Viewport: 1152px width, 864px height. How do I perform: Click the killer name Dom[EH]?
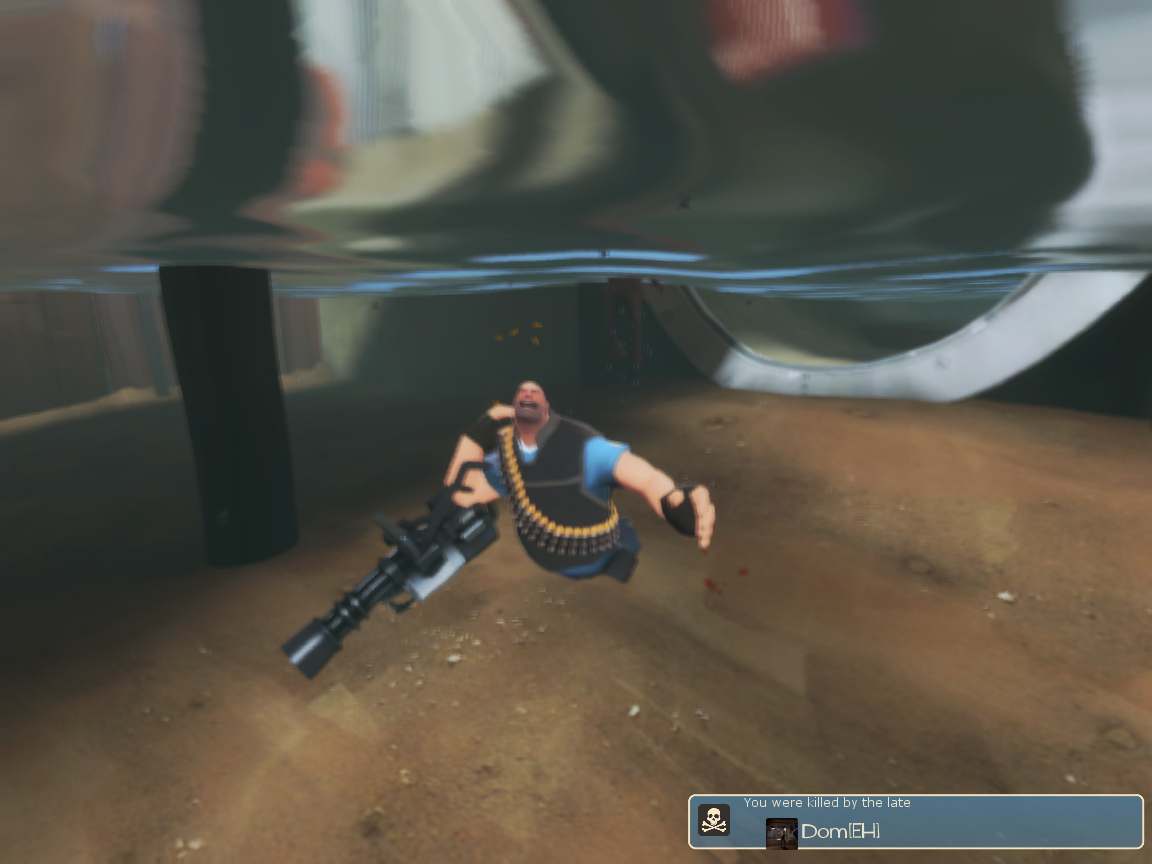841,832
